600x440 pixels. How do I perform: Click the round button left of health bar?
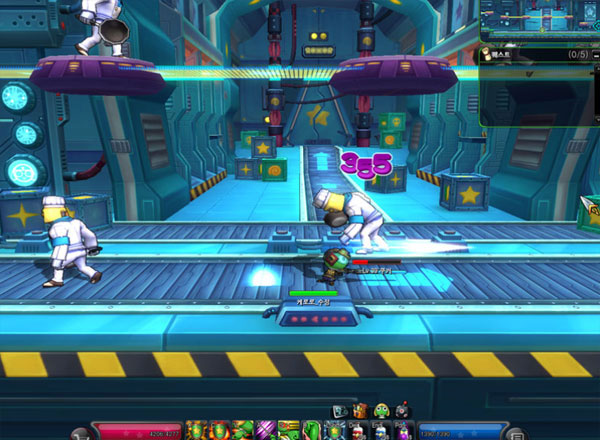80,434
